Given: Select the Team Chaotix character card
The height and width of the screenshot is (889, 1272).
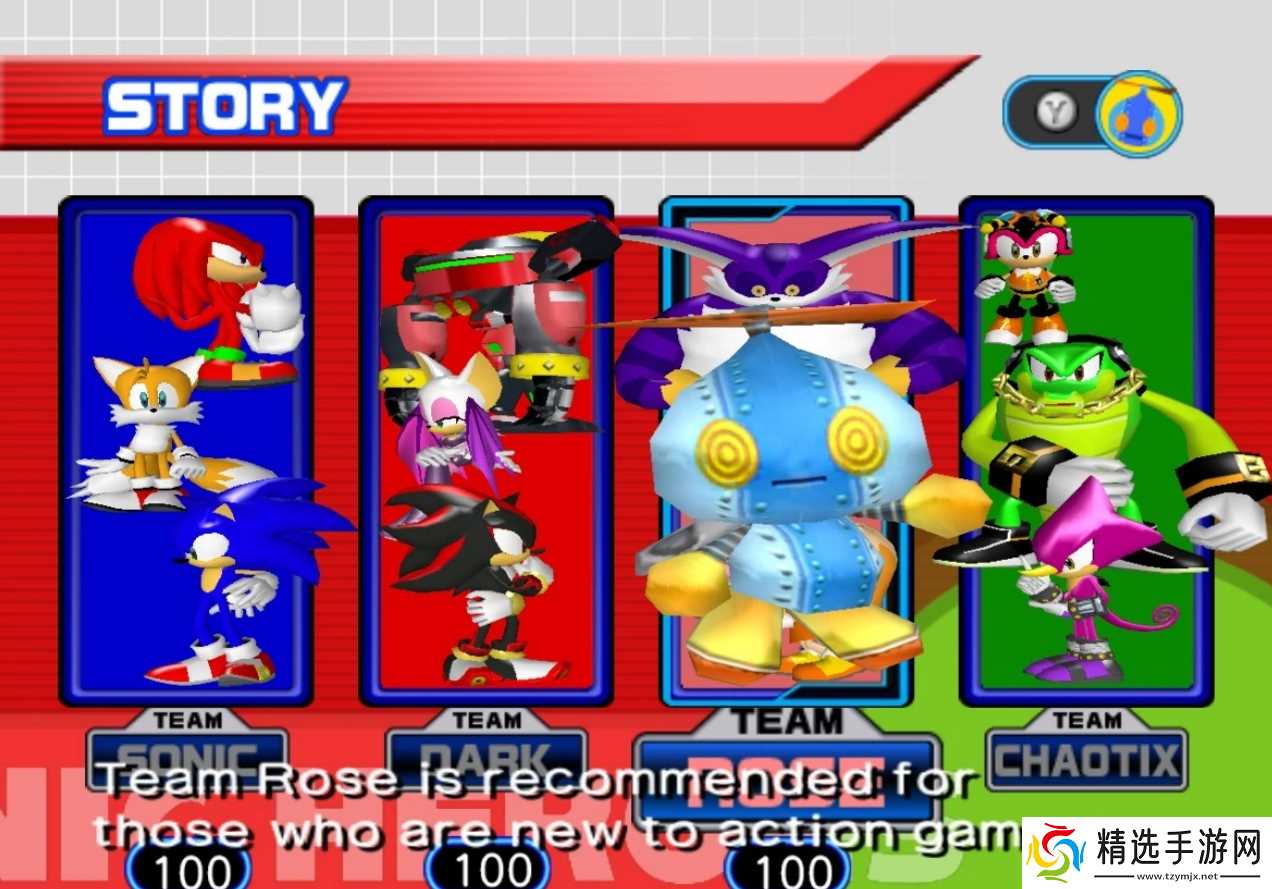Looking at the screenshot, I should (x=1086, y=450).
